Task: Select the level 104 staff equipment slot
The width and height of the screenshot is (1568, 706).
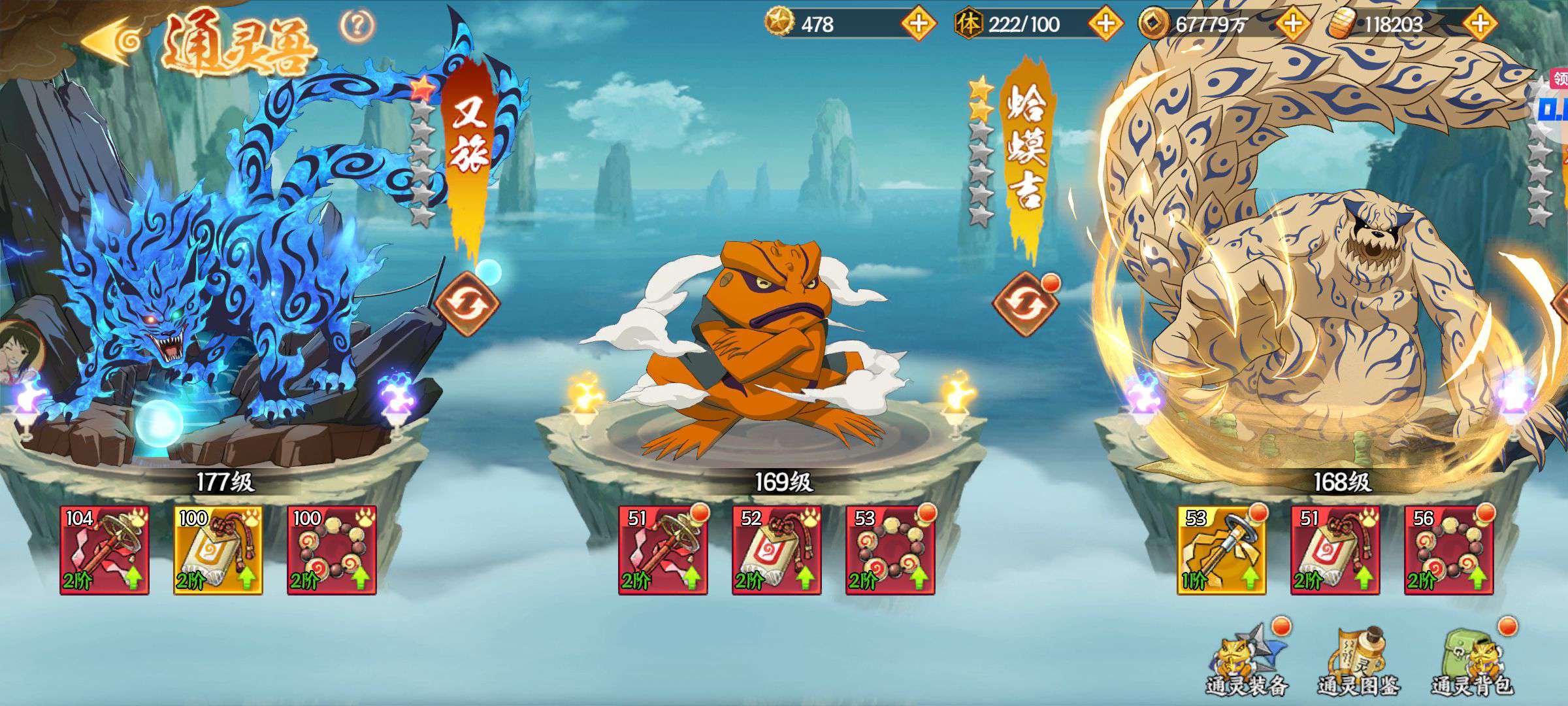Action: 105,550
